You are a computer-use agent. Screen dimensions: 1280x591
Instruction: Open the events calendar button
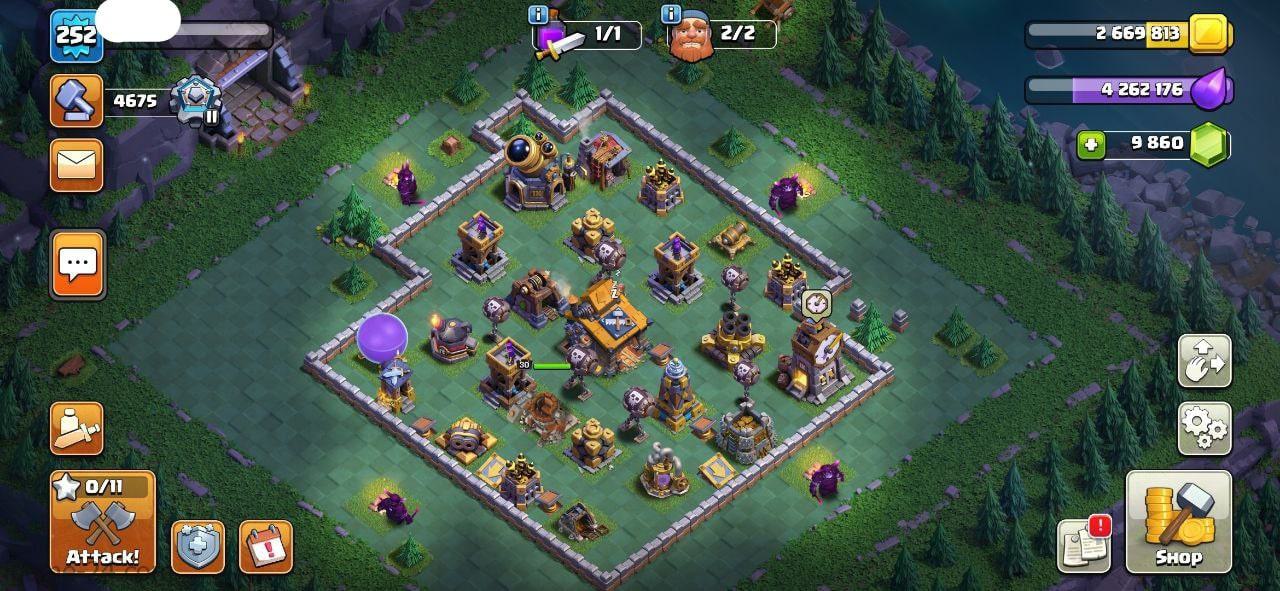266,547
